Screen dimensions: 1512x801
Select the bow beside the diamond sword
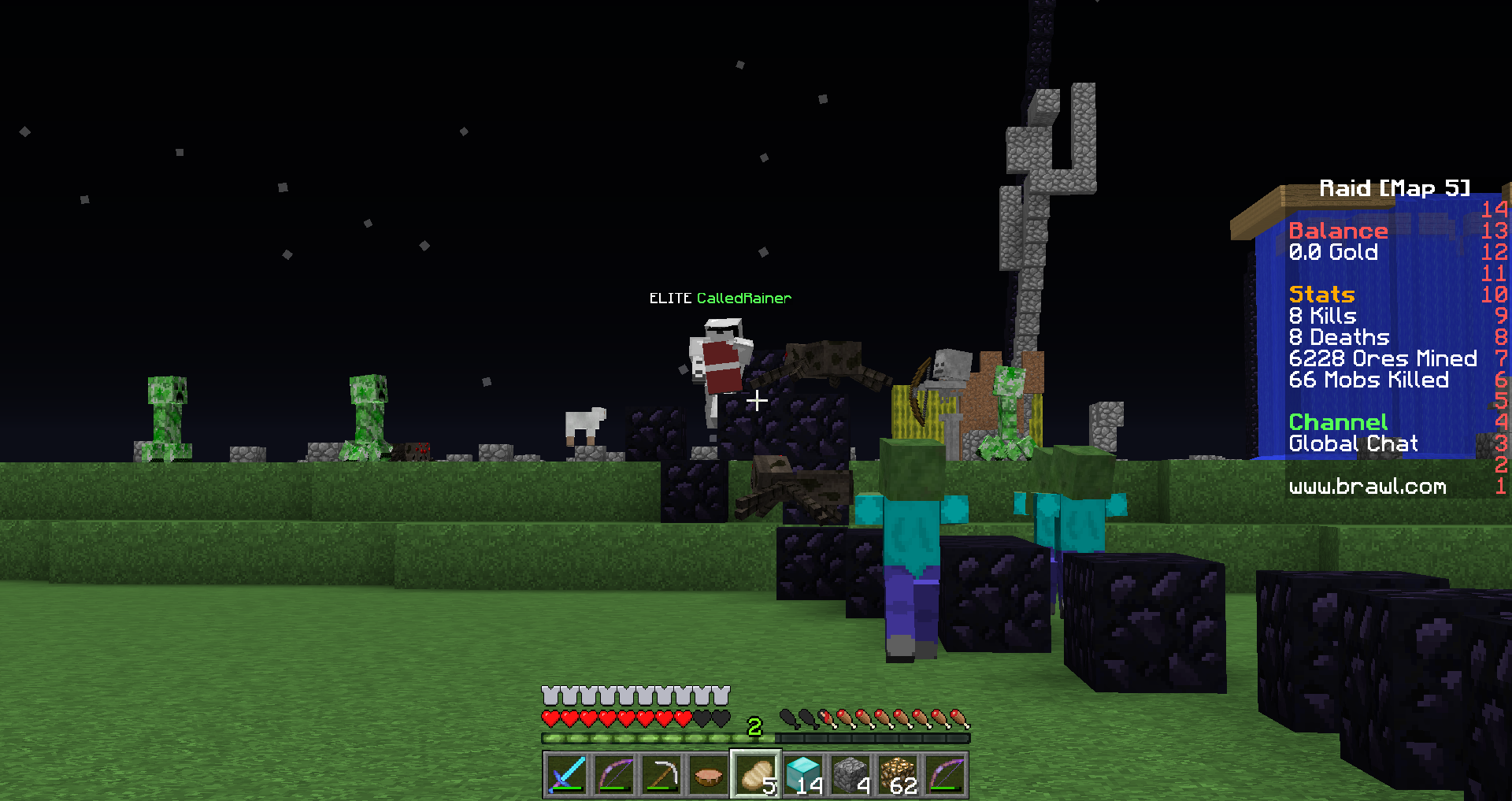tap(614, 775)
